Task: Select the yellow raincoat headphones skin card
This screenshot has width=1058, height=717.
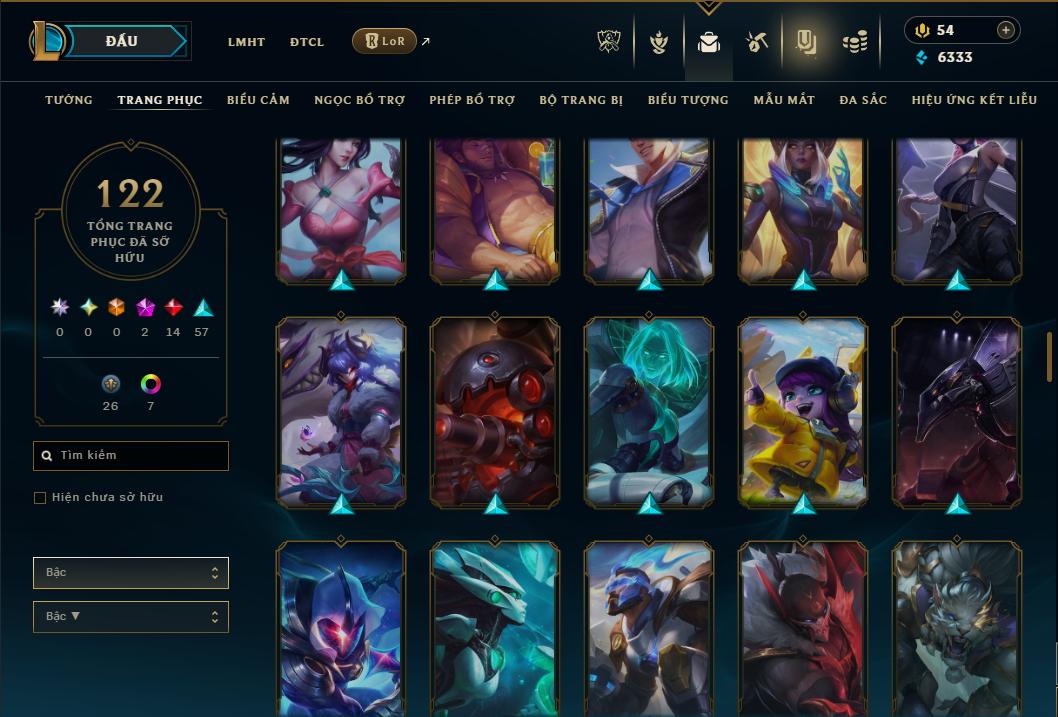Action: (x=803, y=410)
